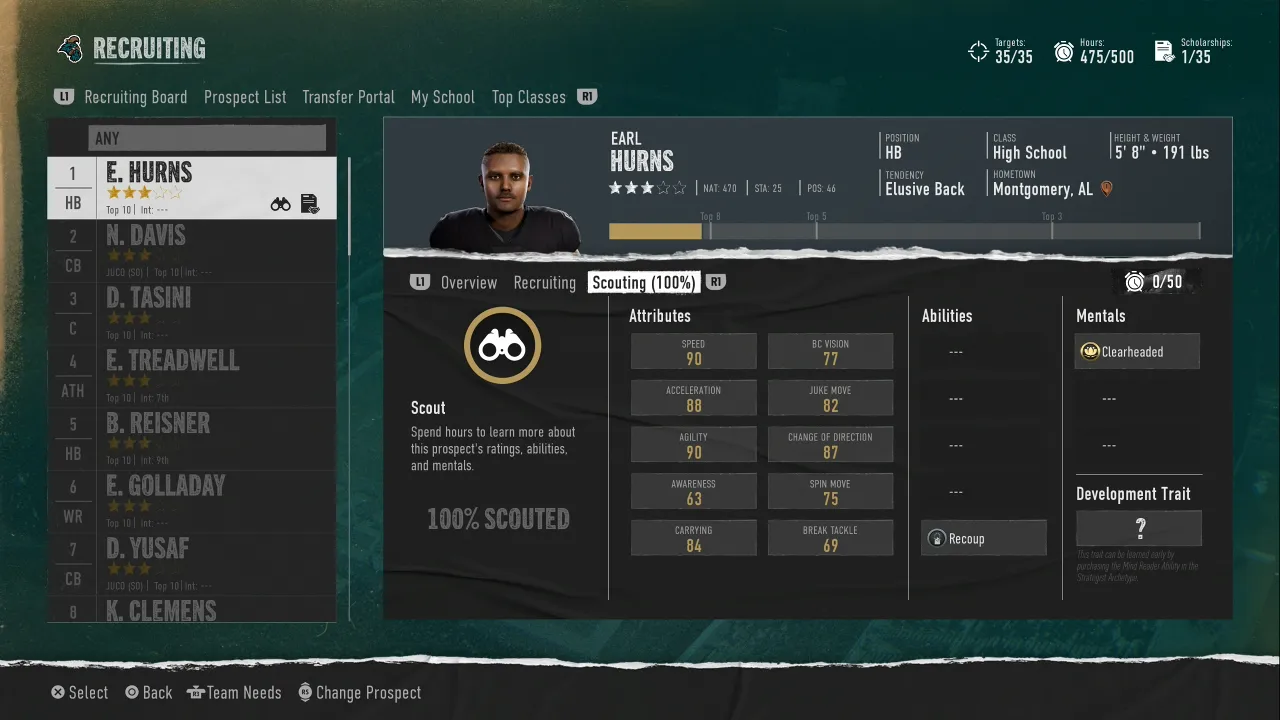The width and height of the screenshot is (1280, 720).
Task: Open the Recruiting Board tab
Action: tap(135, 97)
